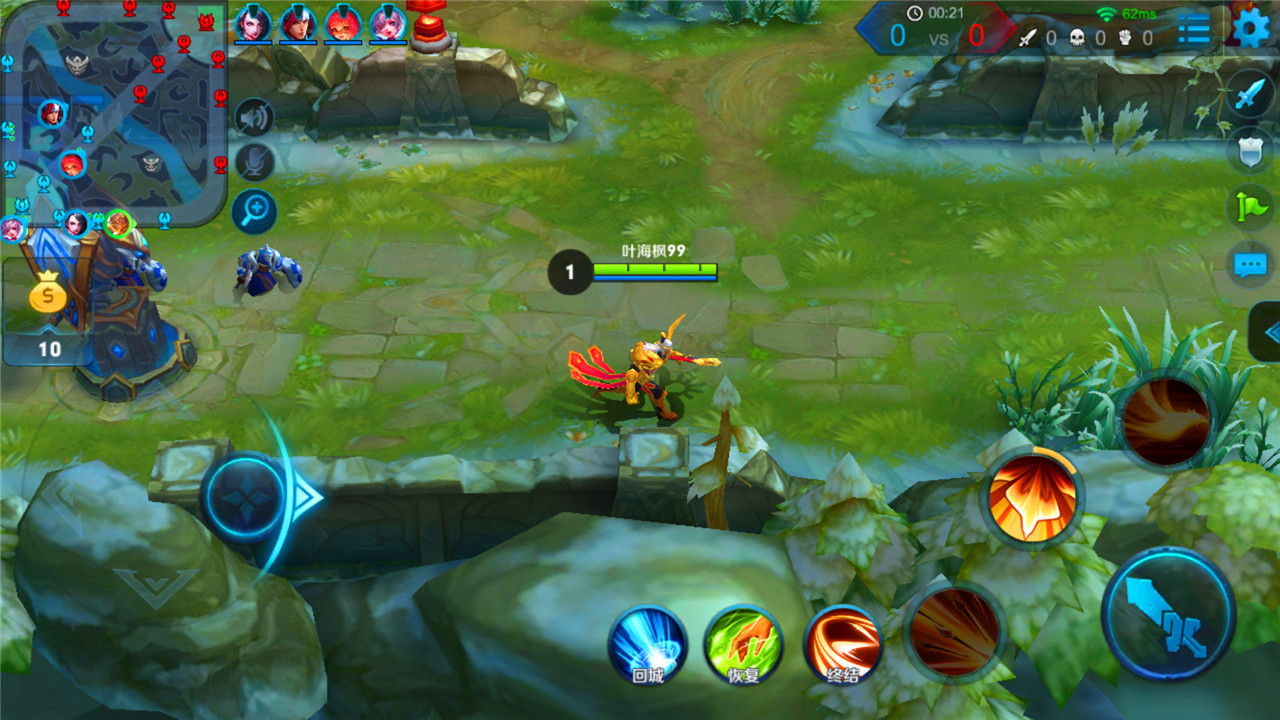Open the settings gear menu
Image resolution: width=1280 pixels, height=720 pixels.
[x=1251, y=28]
